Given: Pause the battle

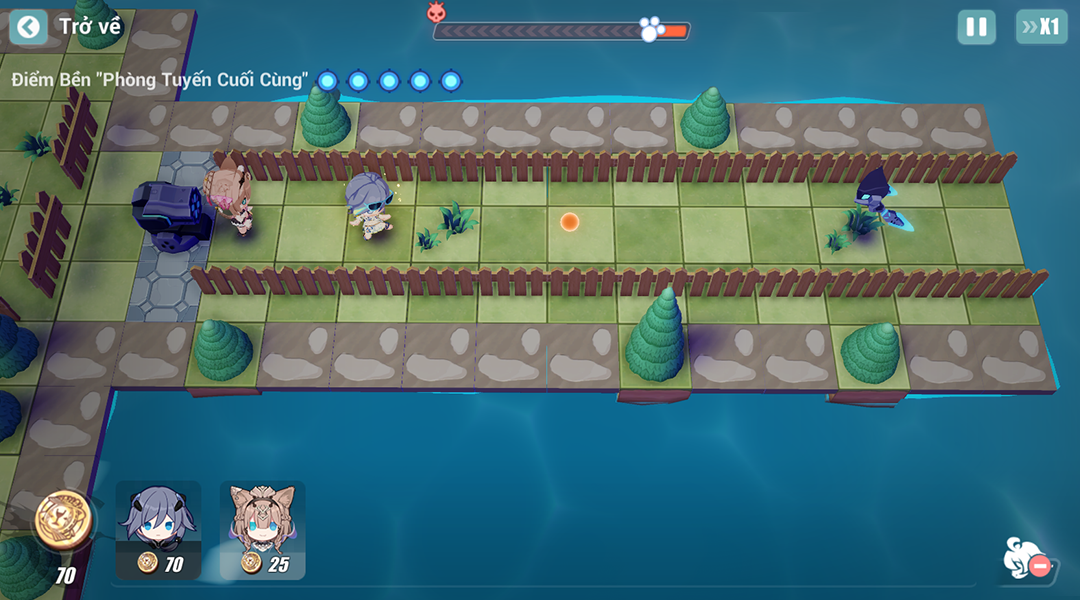Looking at the screenshot, I should 976,27.
